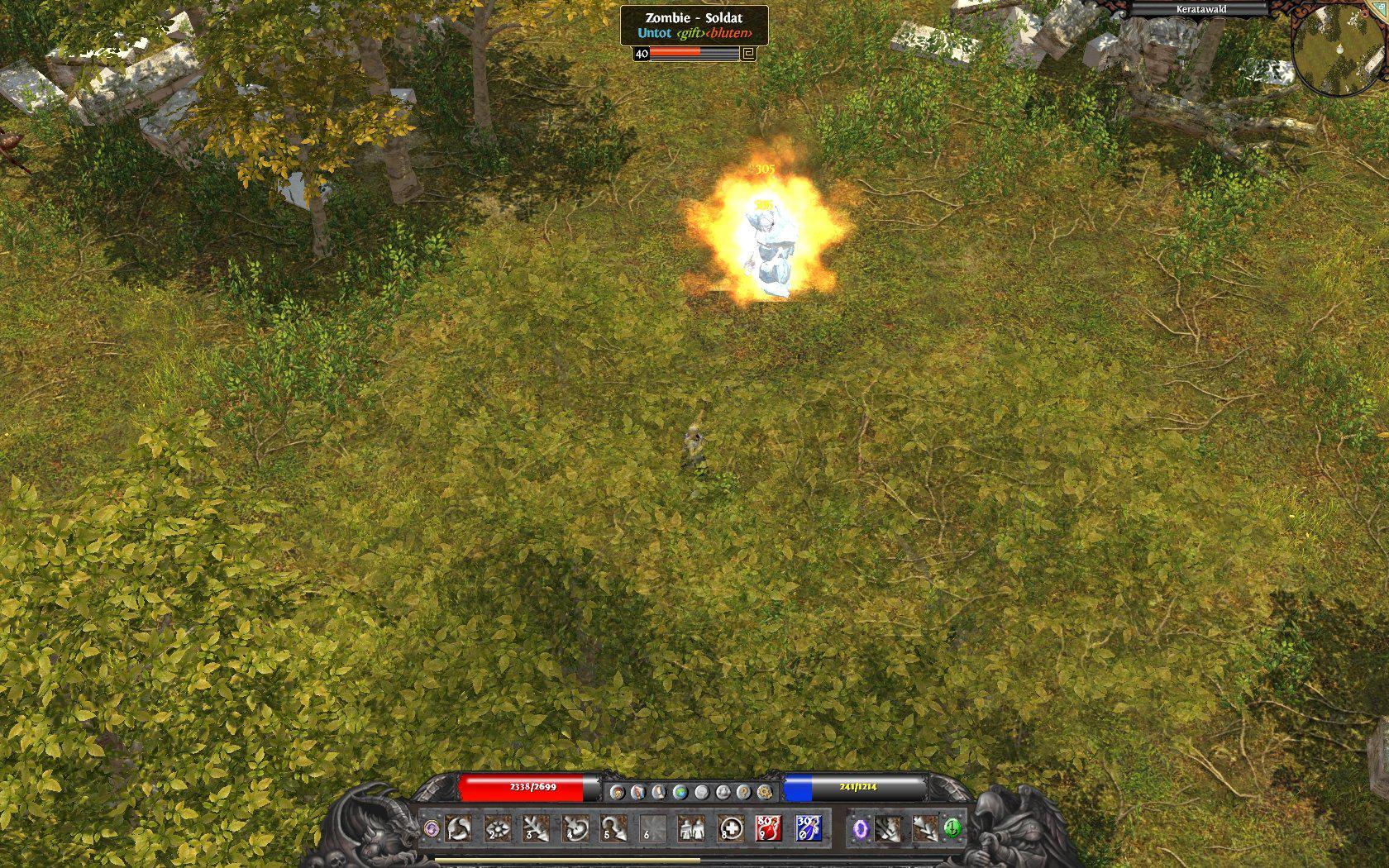Open the settings gear icon
1389x868 pixels.
tap(765, 792)
